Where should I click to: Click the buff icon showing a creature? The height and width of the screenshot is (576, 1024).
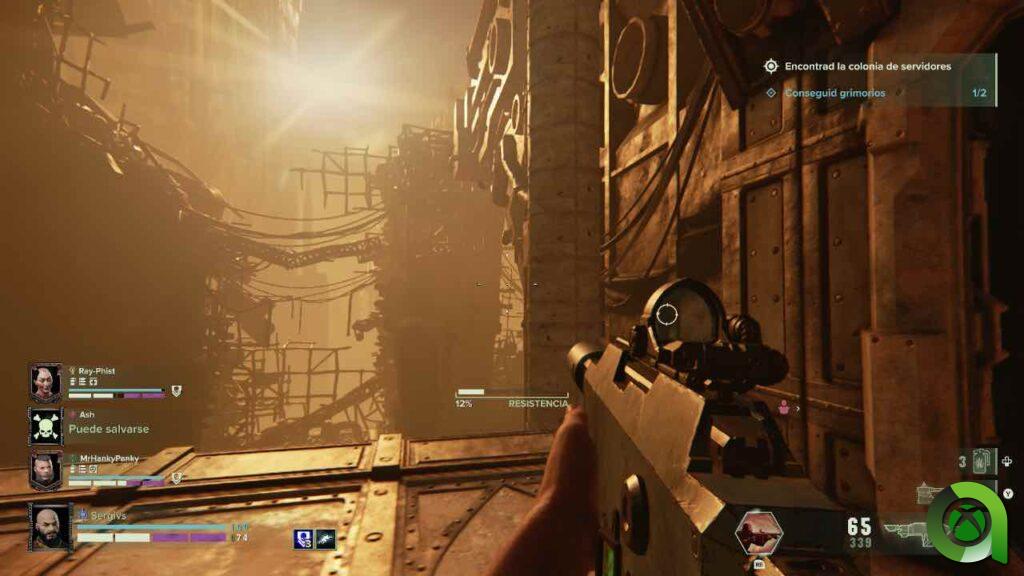tap(325, 539)
